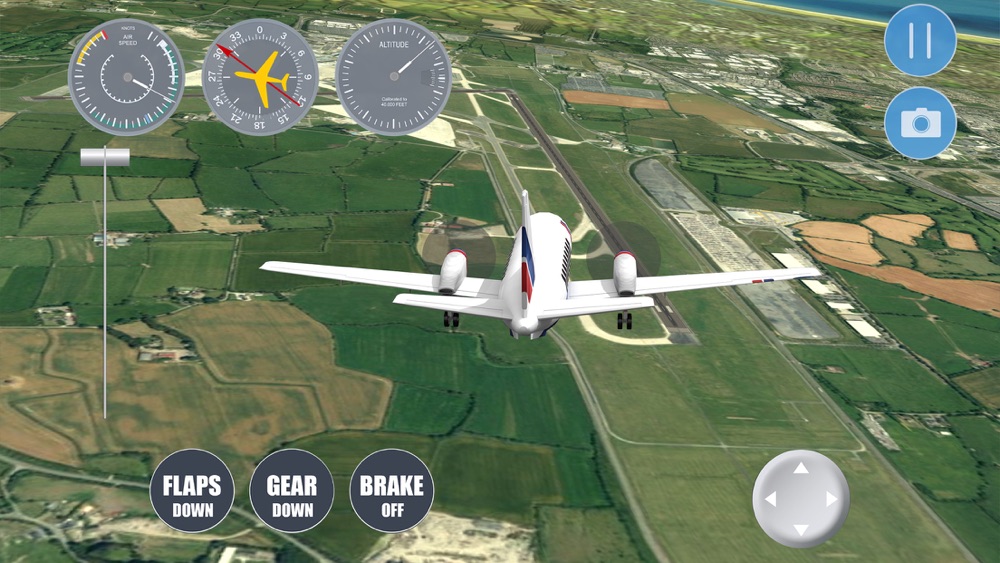Tap the right arrow on the joystick pad
1000x563 pixels.
coord(831,499)
